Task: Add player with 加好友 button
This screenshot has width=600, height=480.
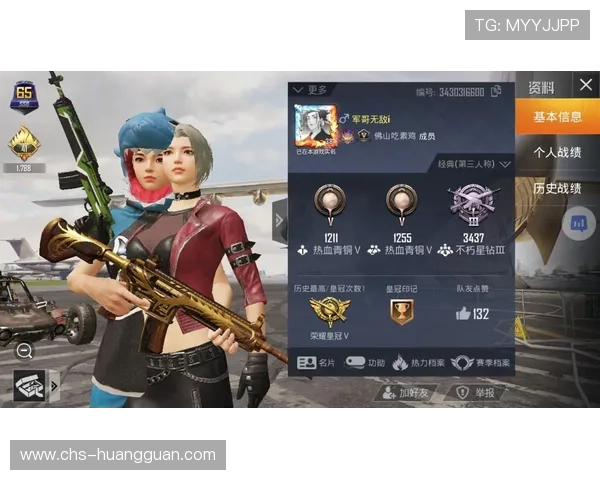Action: click(x=406, y=393)
